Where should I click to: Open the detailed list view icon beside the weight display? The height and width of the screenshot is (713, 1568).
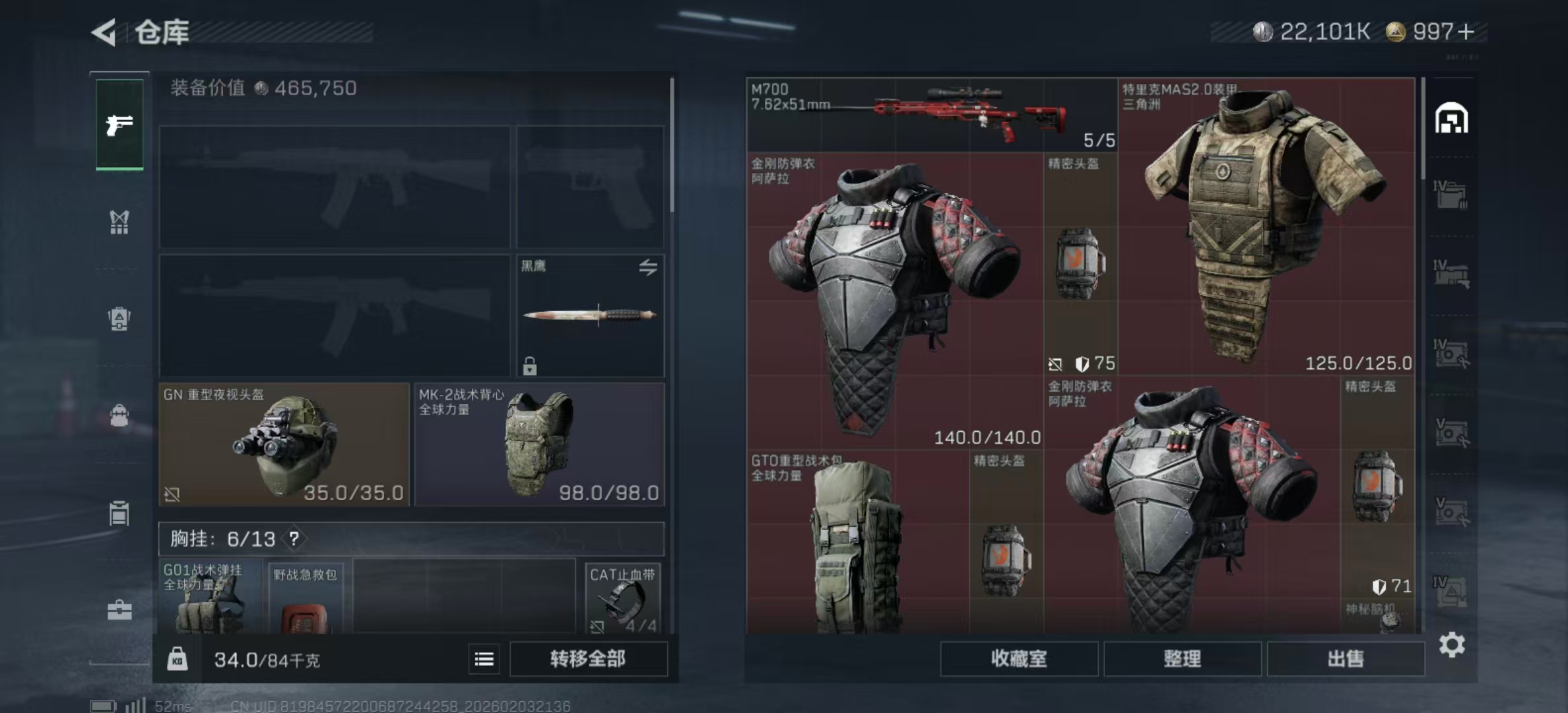point(484,660)
